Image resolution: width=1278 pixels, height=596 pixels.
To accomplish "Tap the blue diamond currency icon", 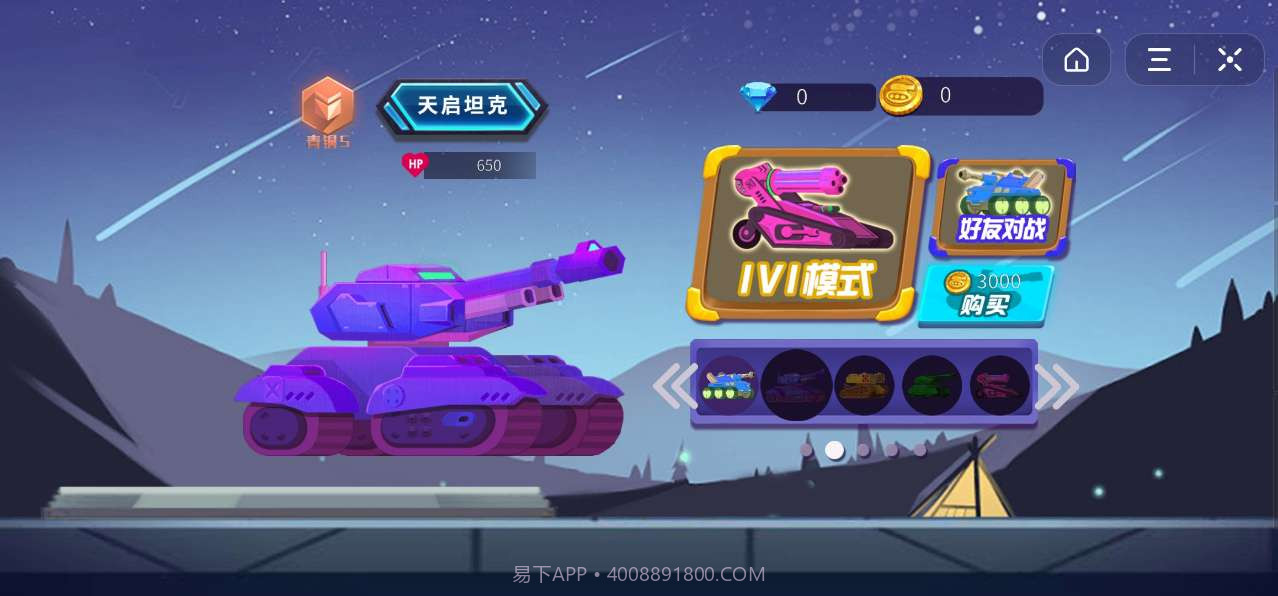I will point(758,97).
